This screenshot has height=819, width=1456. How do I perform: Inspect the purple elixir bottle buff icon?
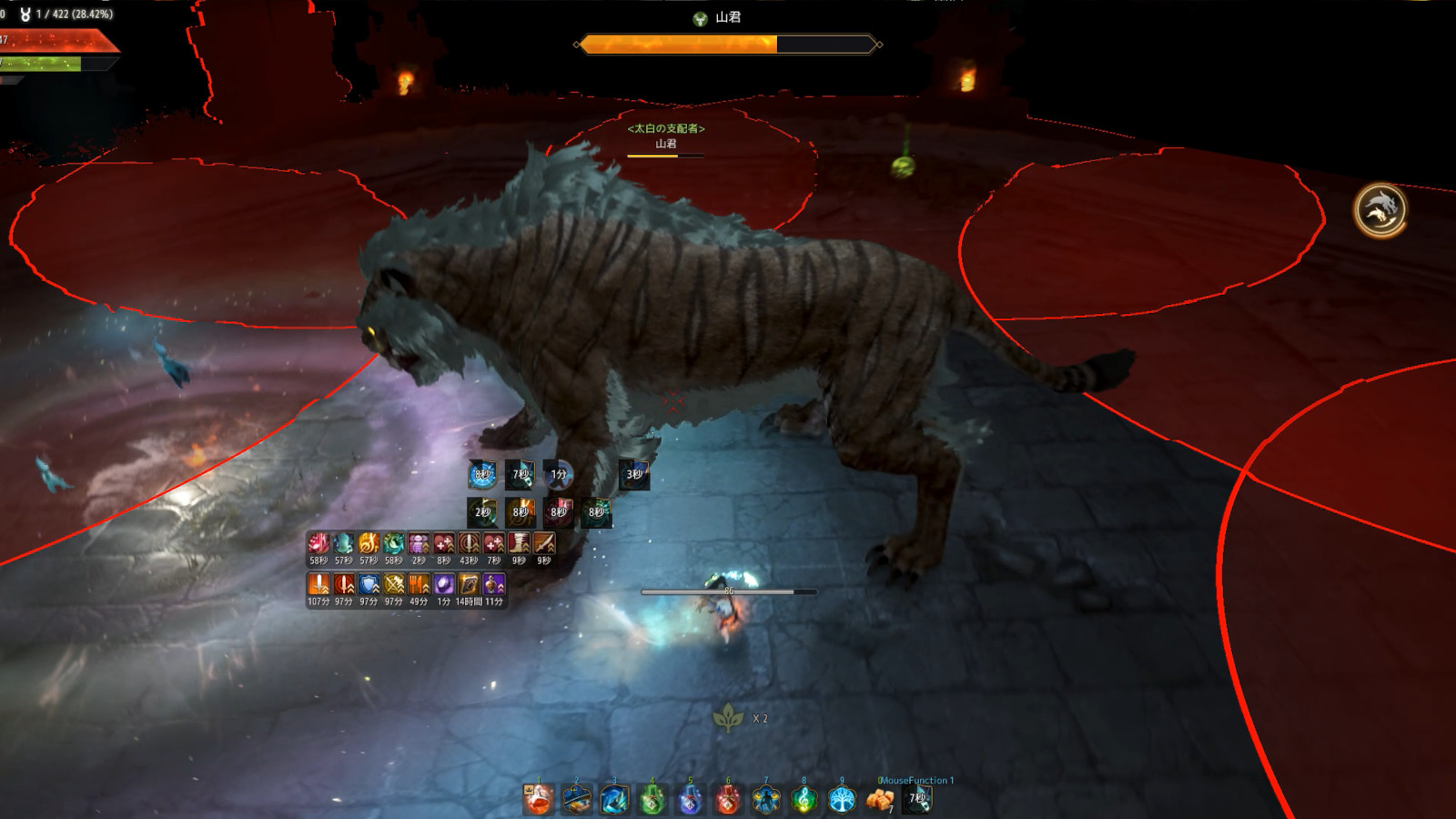tap(494, 584)
